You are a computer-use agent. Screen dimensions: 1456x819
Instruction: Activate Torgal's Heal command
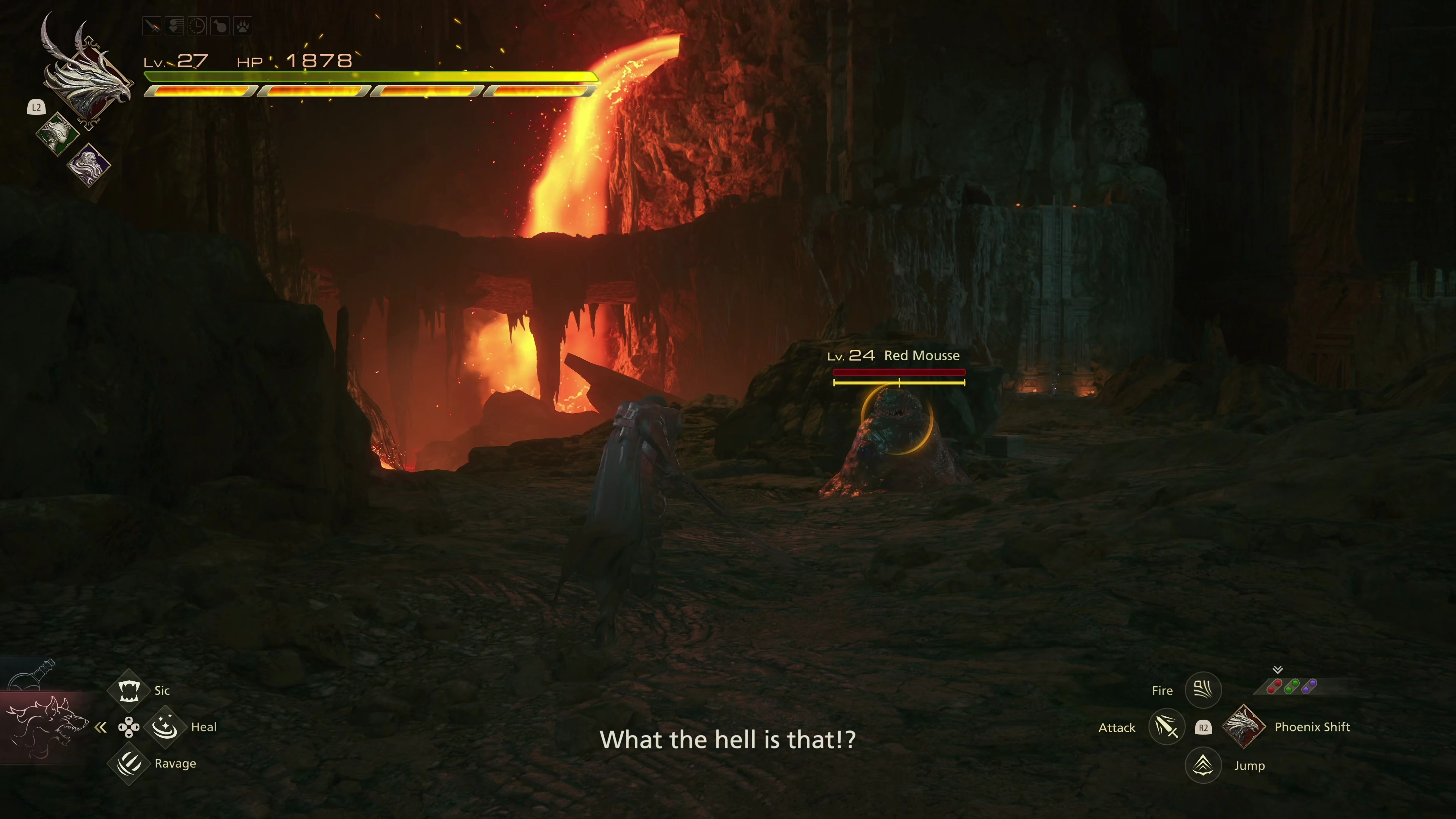point(165,727)
